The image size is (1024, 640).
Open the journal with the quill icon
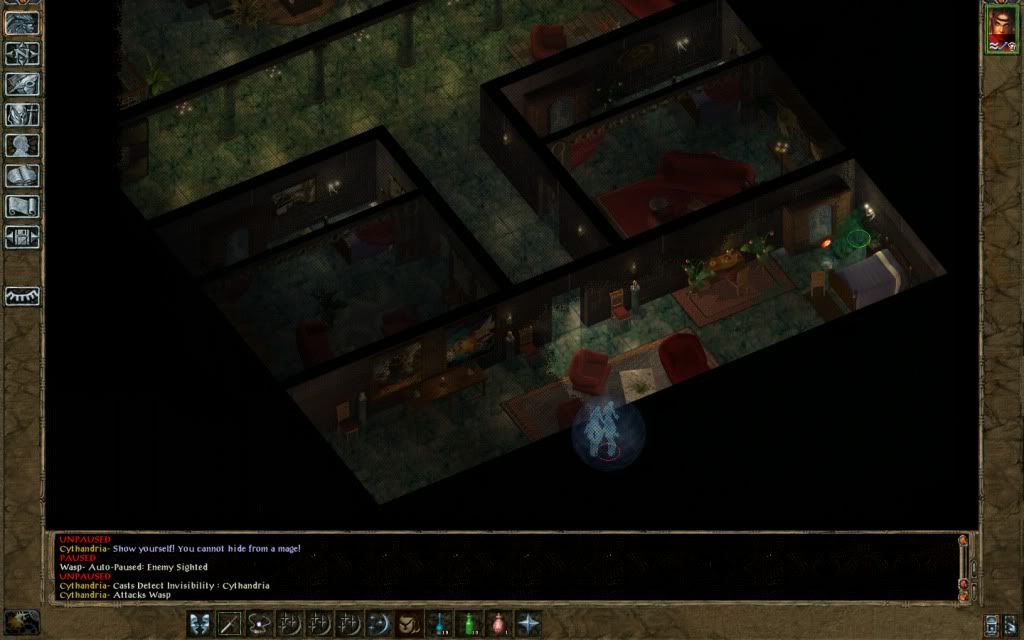[22, 85]
